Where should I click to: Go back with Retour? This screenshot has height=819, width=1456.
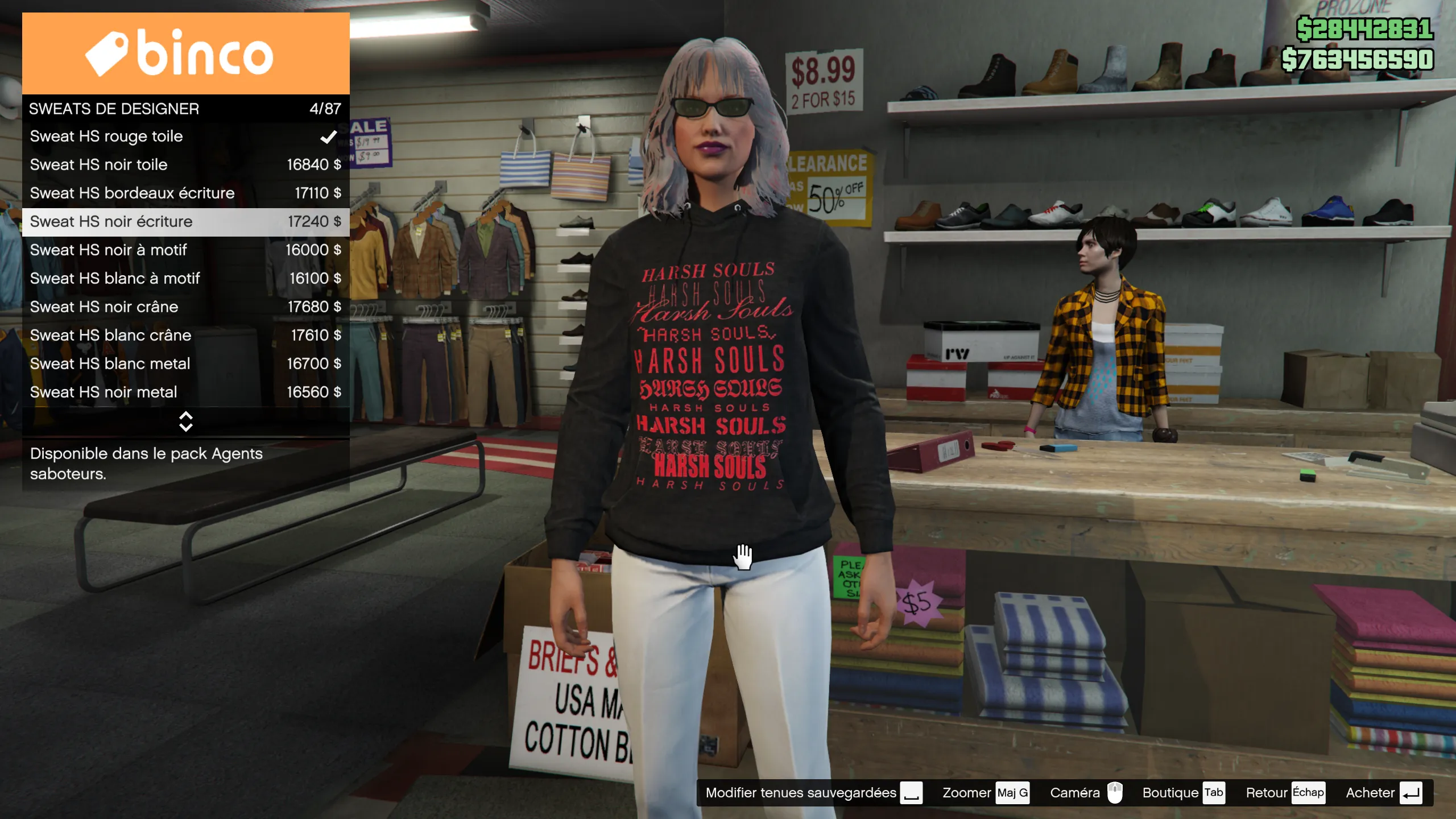[1285, 793]
